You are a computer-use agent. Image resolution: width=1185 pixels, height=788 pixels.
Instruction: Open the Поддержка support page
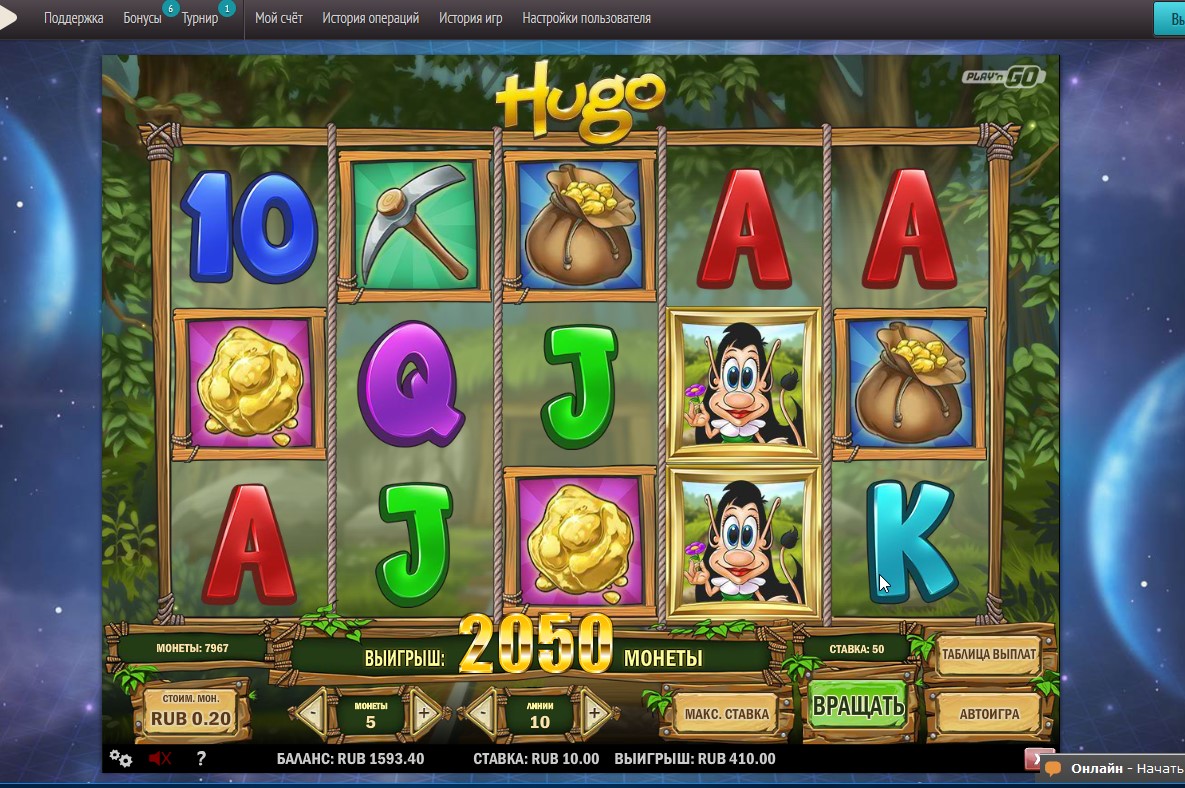[x=74, y=18]
